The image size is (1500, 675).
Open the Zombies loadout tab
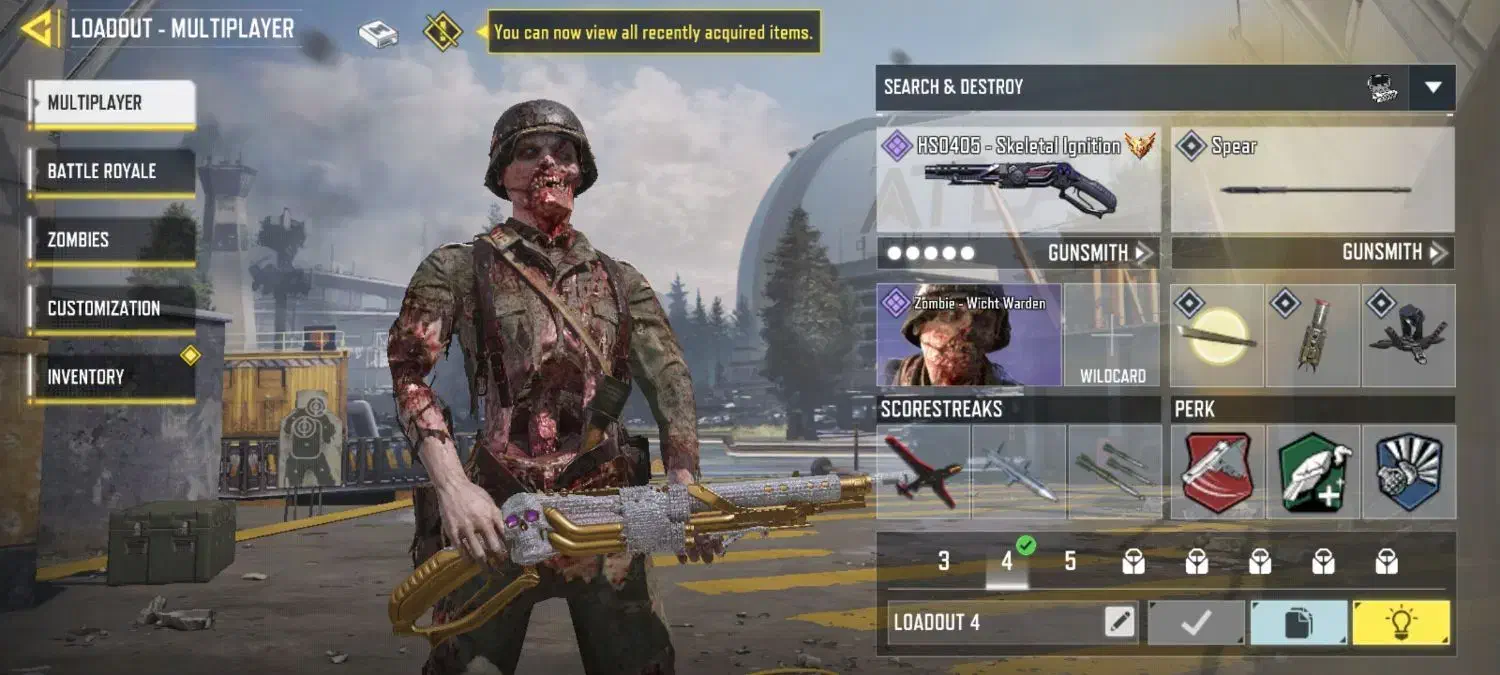point(111,240)
